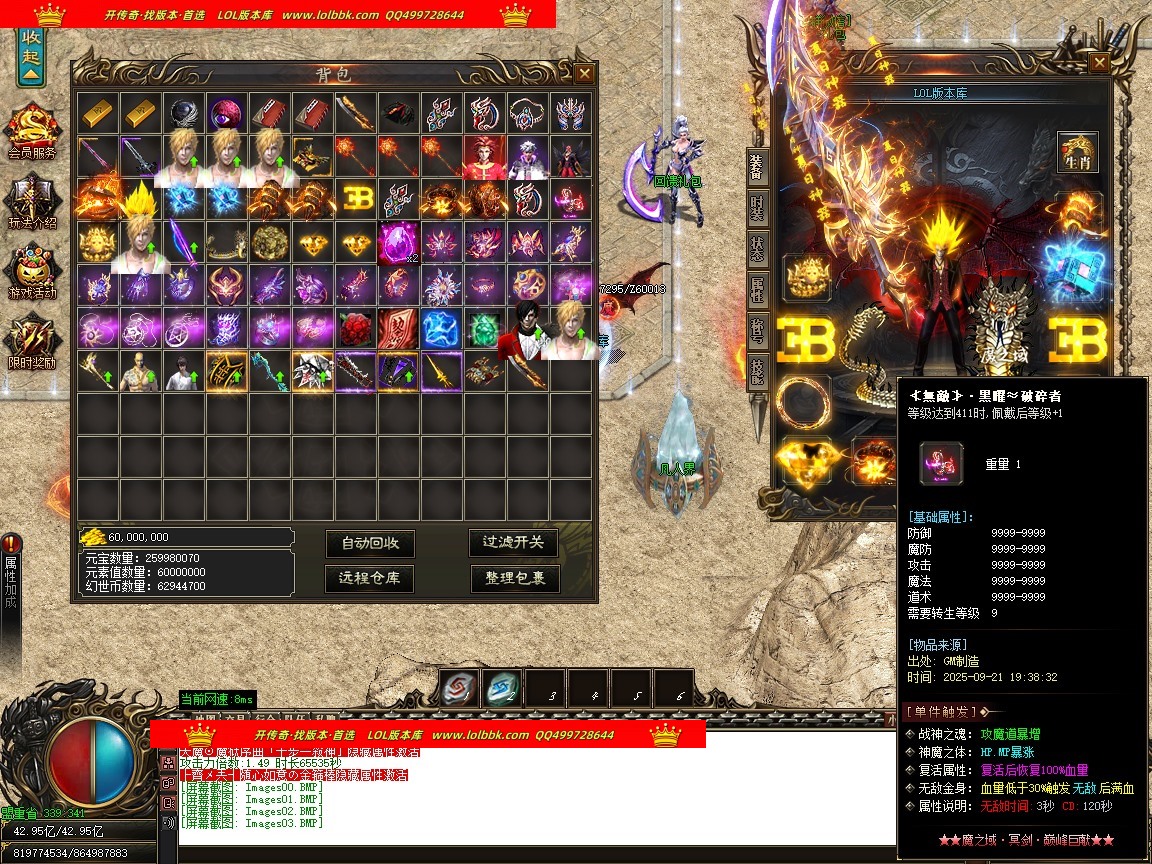
Task: Click the 自动回收 auto-recycle button
Action: [x=370, y=543]
